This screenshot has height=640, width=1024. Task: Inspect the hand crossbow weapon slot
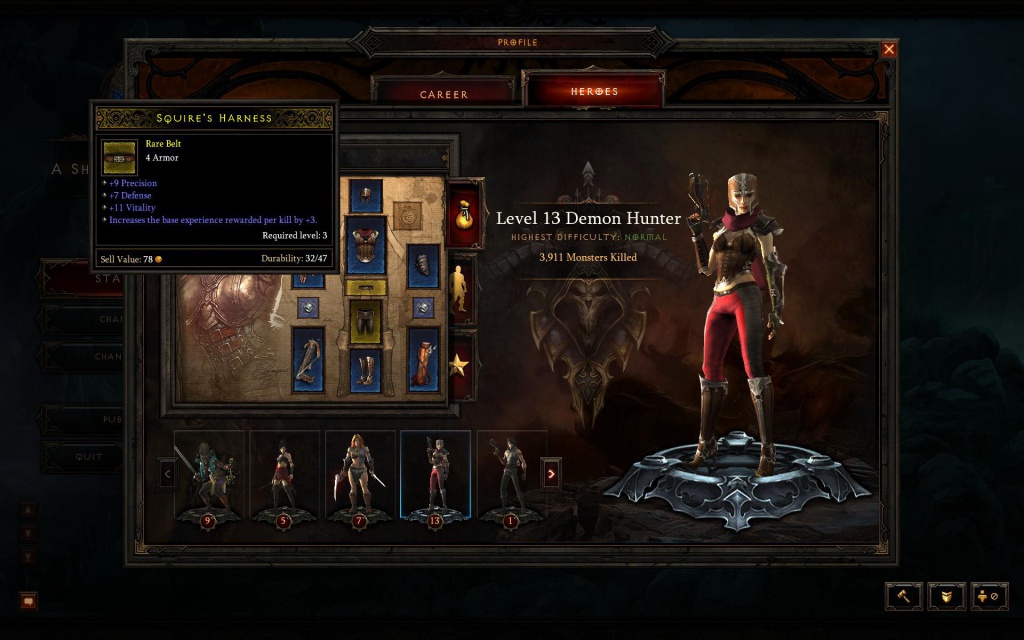[x=308, y=358]
